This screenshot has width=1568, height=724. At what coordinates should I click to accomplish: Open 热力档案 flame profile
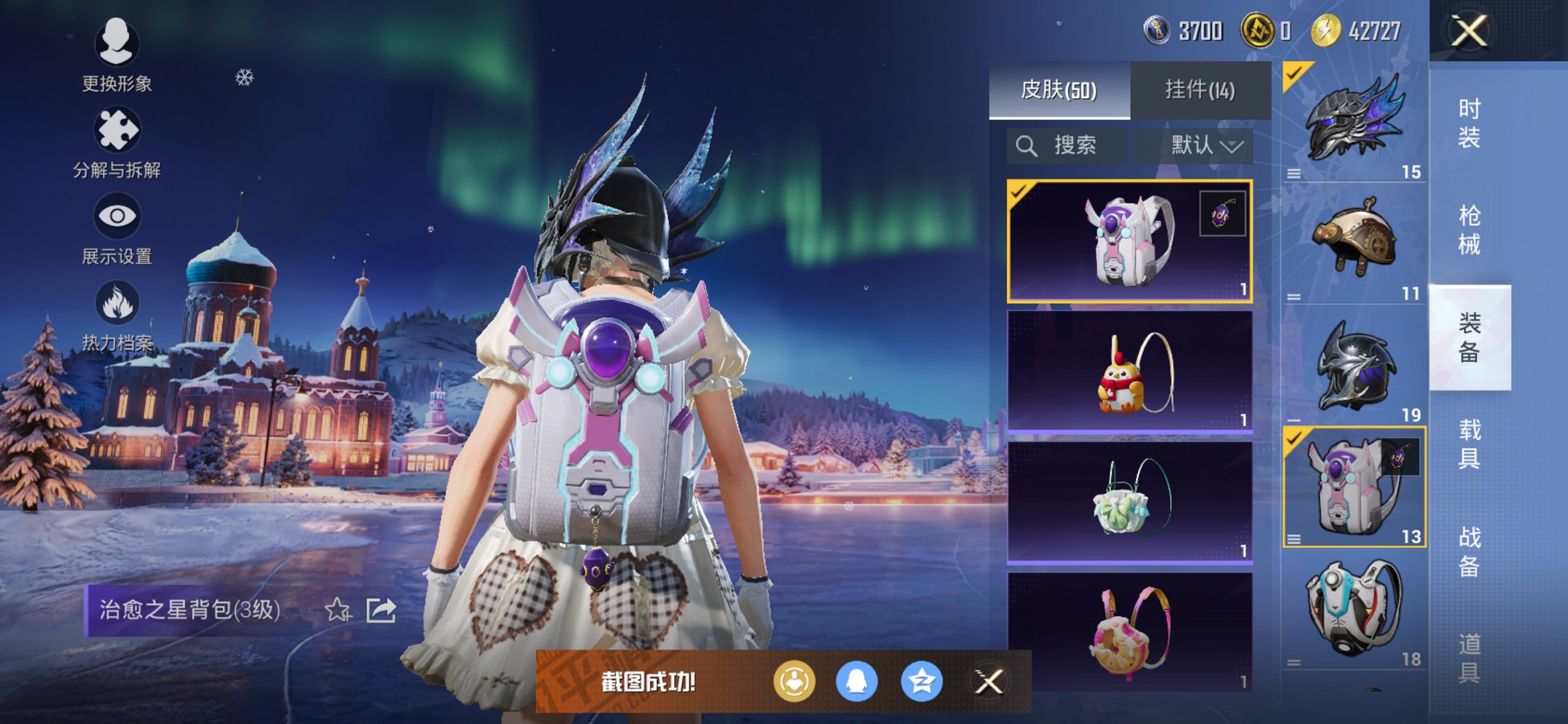coord(117,315)
